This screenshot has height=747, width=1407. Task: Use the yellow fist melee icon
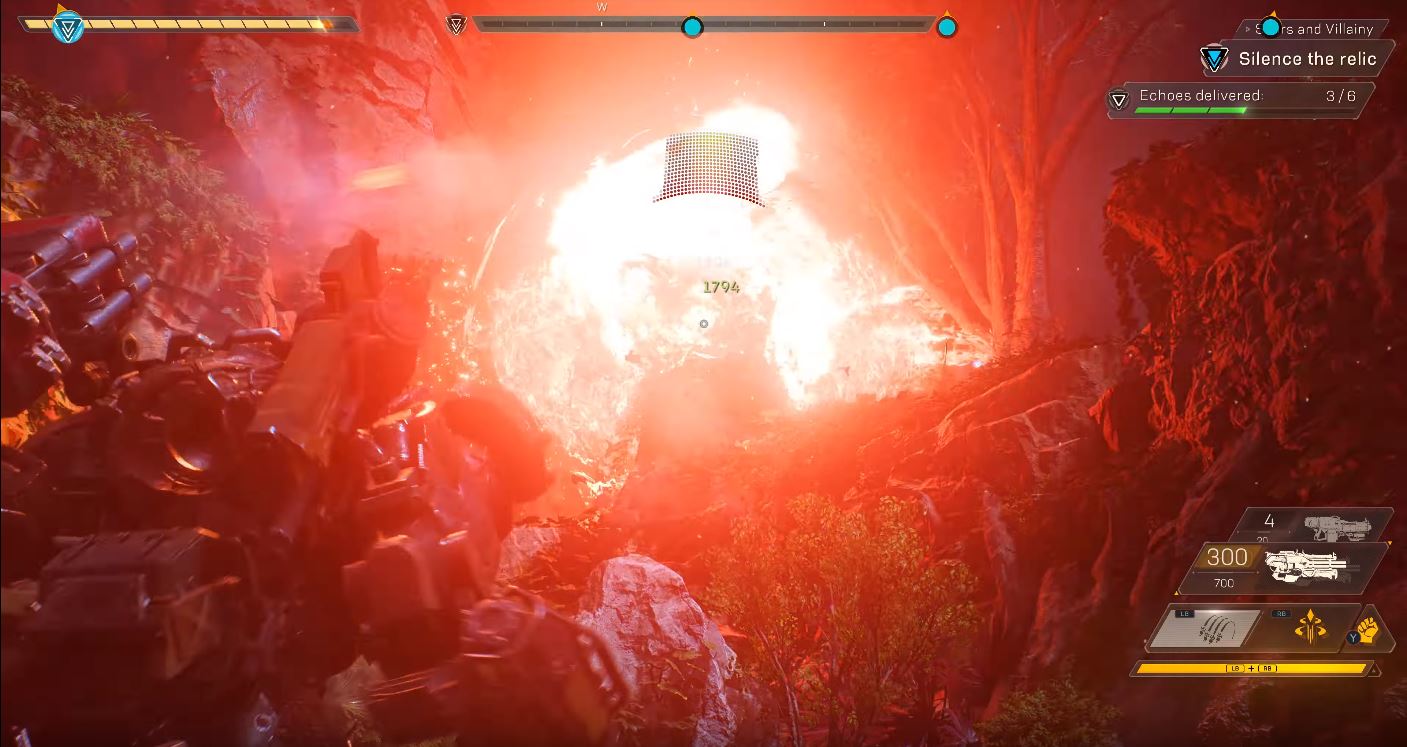tap(1368, 631)
